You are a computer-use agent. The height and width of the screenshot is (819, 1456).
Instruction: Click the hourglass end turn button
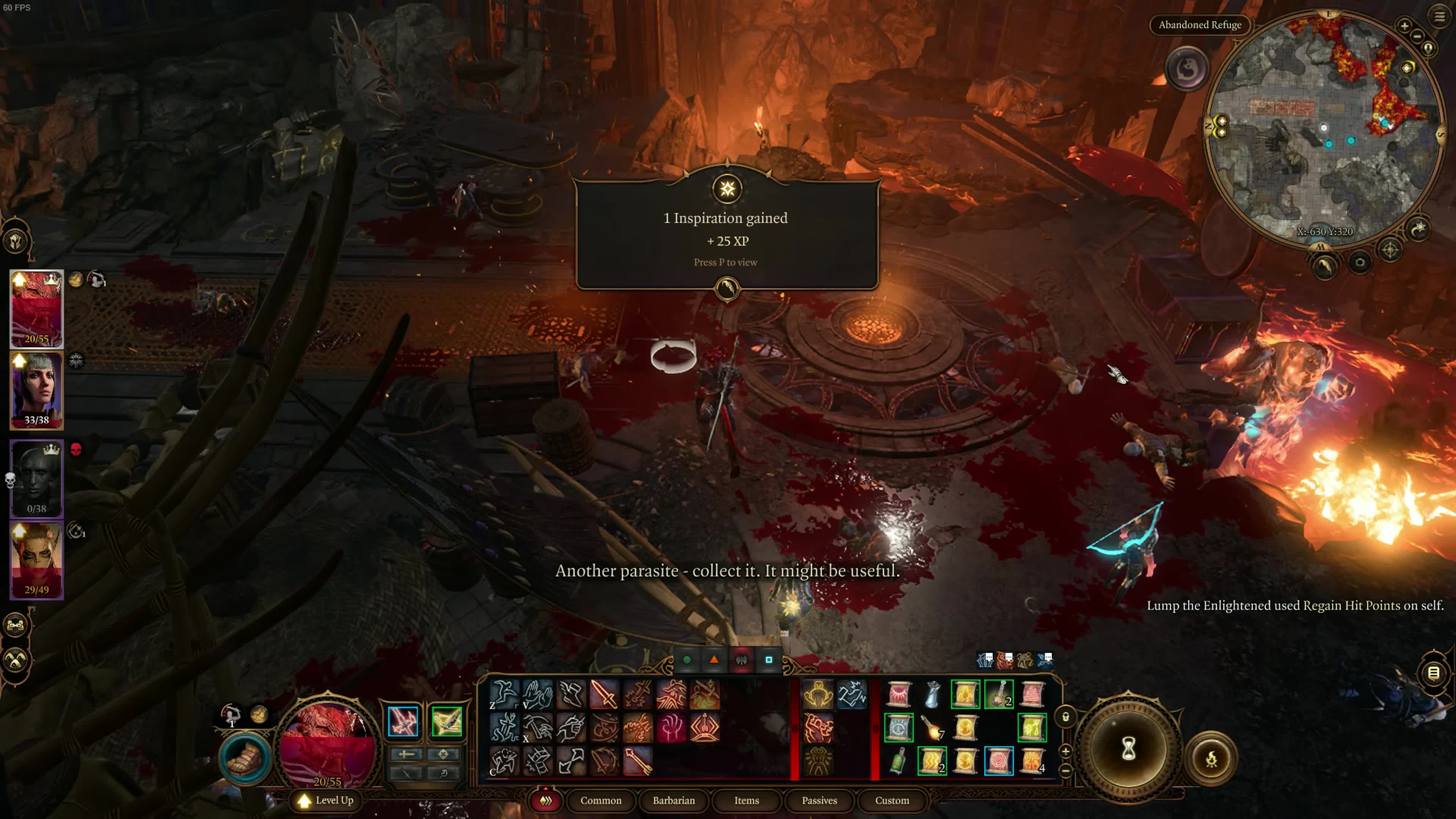tap(1128, 750)
